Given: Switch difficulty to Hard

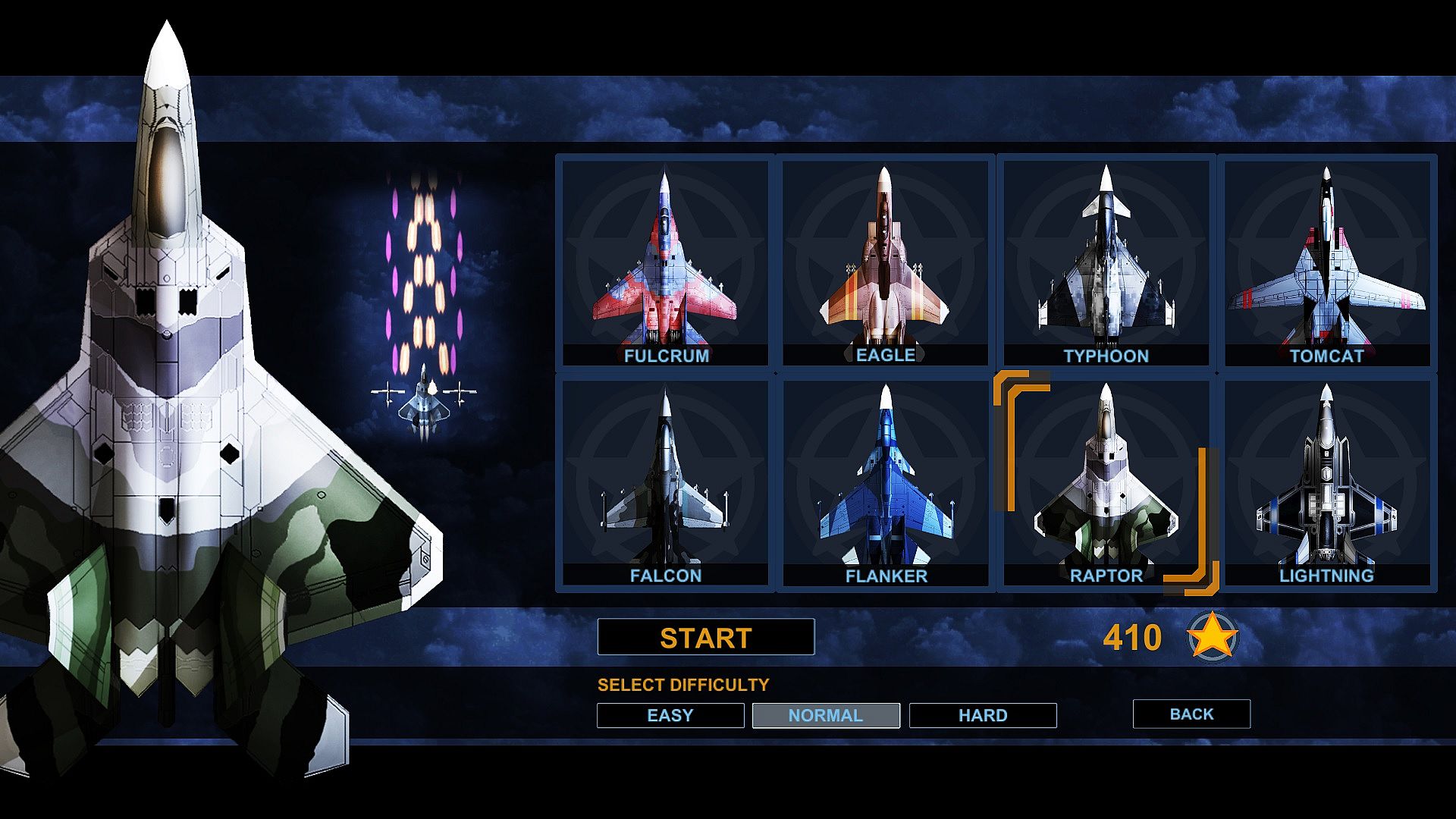Looking at the screenshot, I should tap(983, 715).
